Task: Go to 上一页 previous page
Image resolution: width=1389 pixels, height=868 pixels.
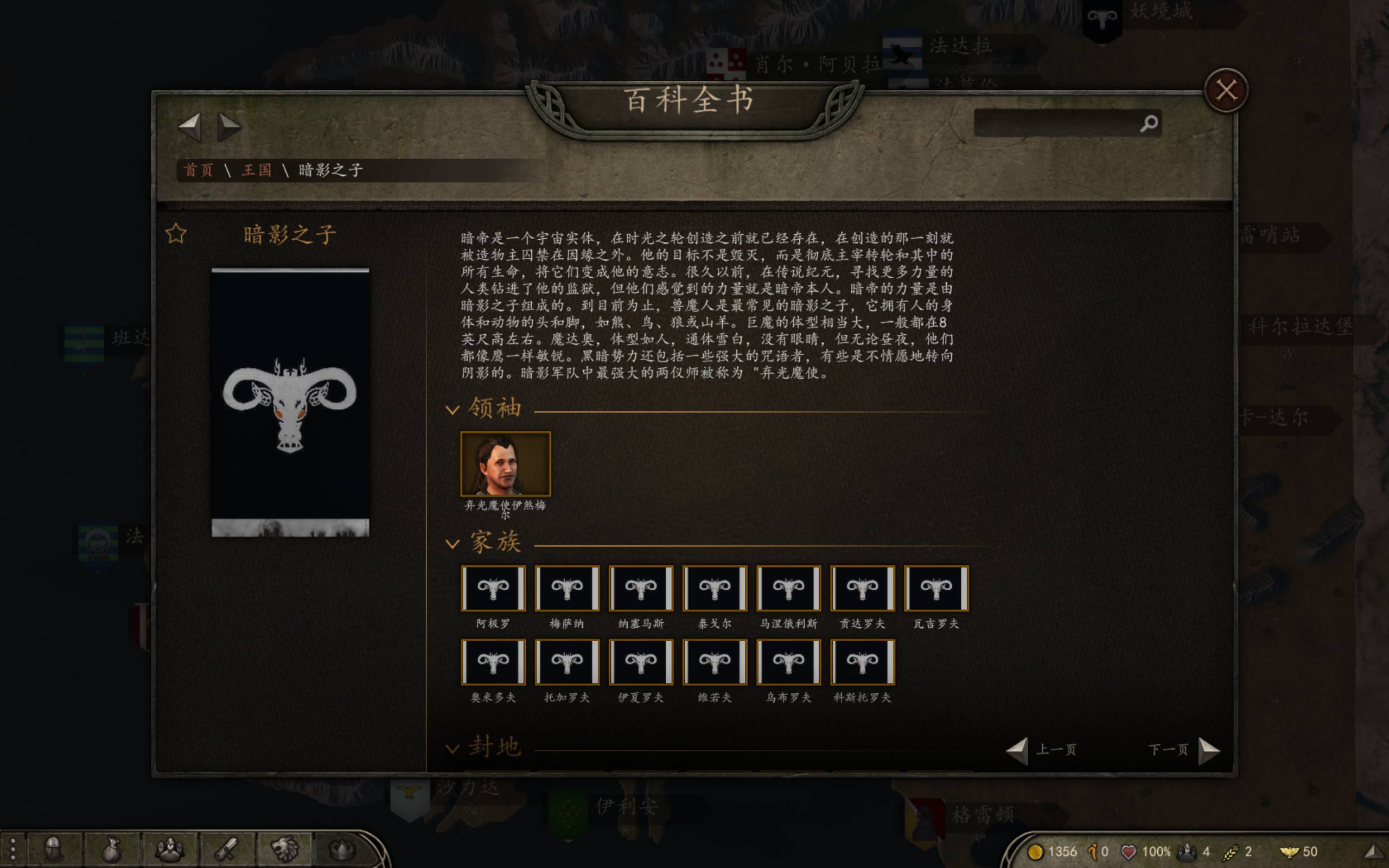Action: click(x=1056, y=749)
